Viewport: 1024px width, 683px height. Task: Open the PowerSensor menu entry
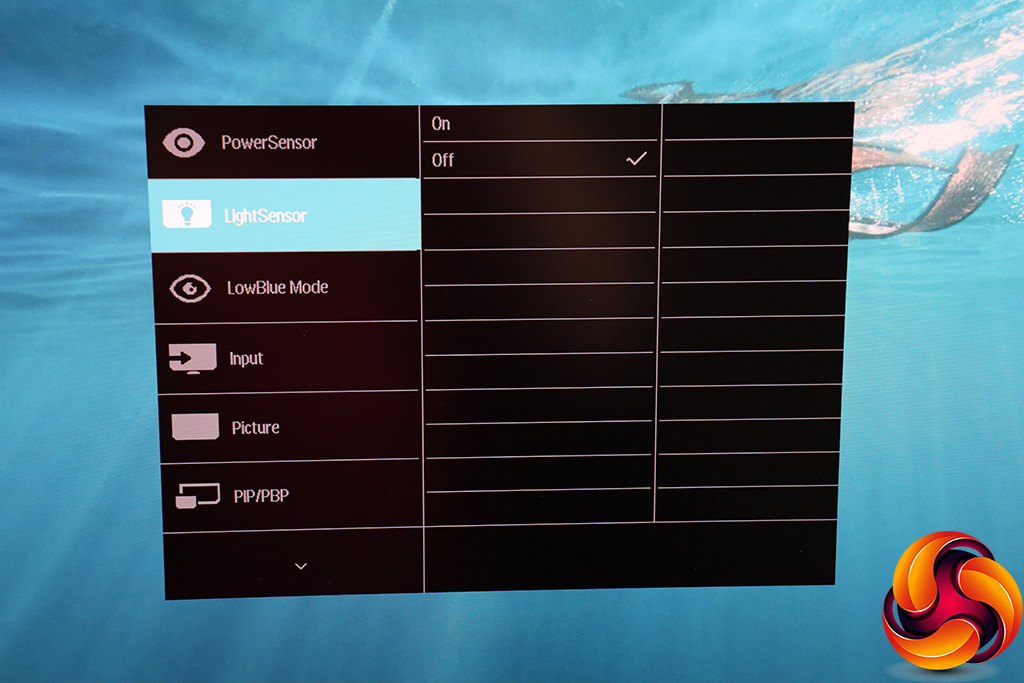coord(268,143)
